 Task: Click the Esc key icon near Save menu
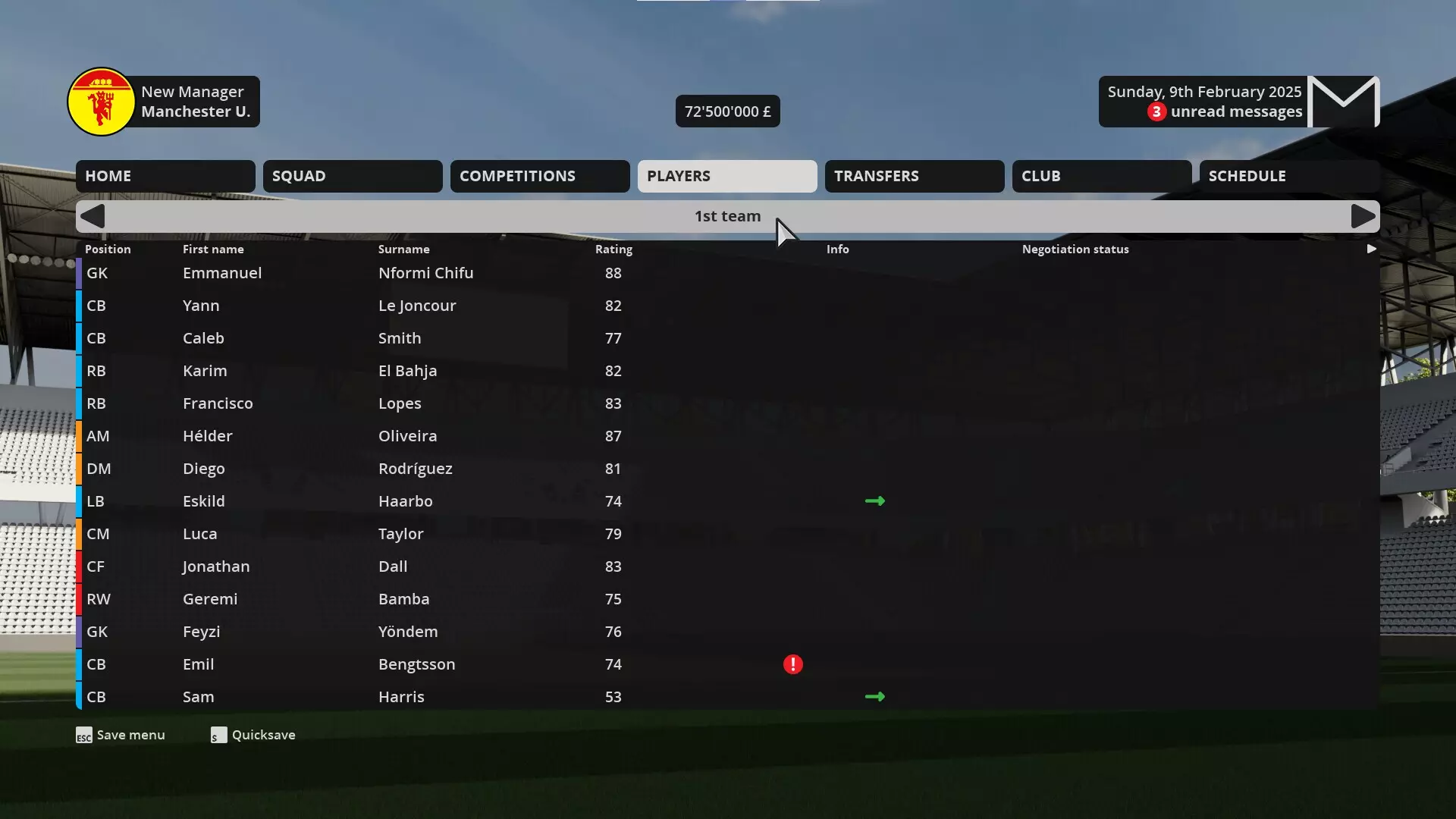[83, 735]
